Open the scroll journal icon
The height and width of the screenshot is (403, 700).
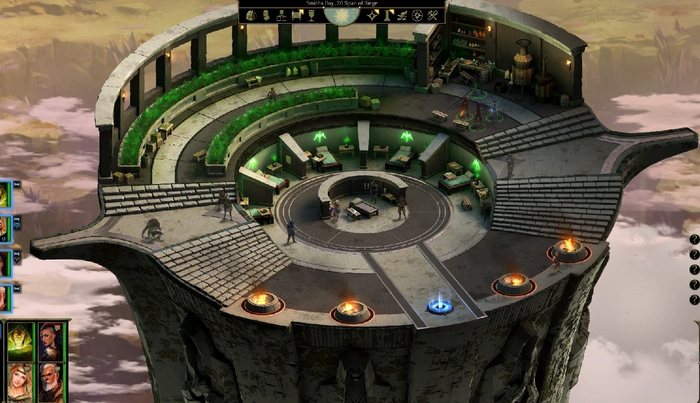(x=297, y=15)
